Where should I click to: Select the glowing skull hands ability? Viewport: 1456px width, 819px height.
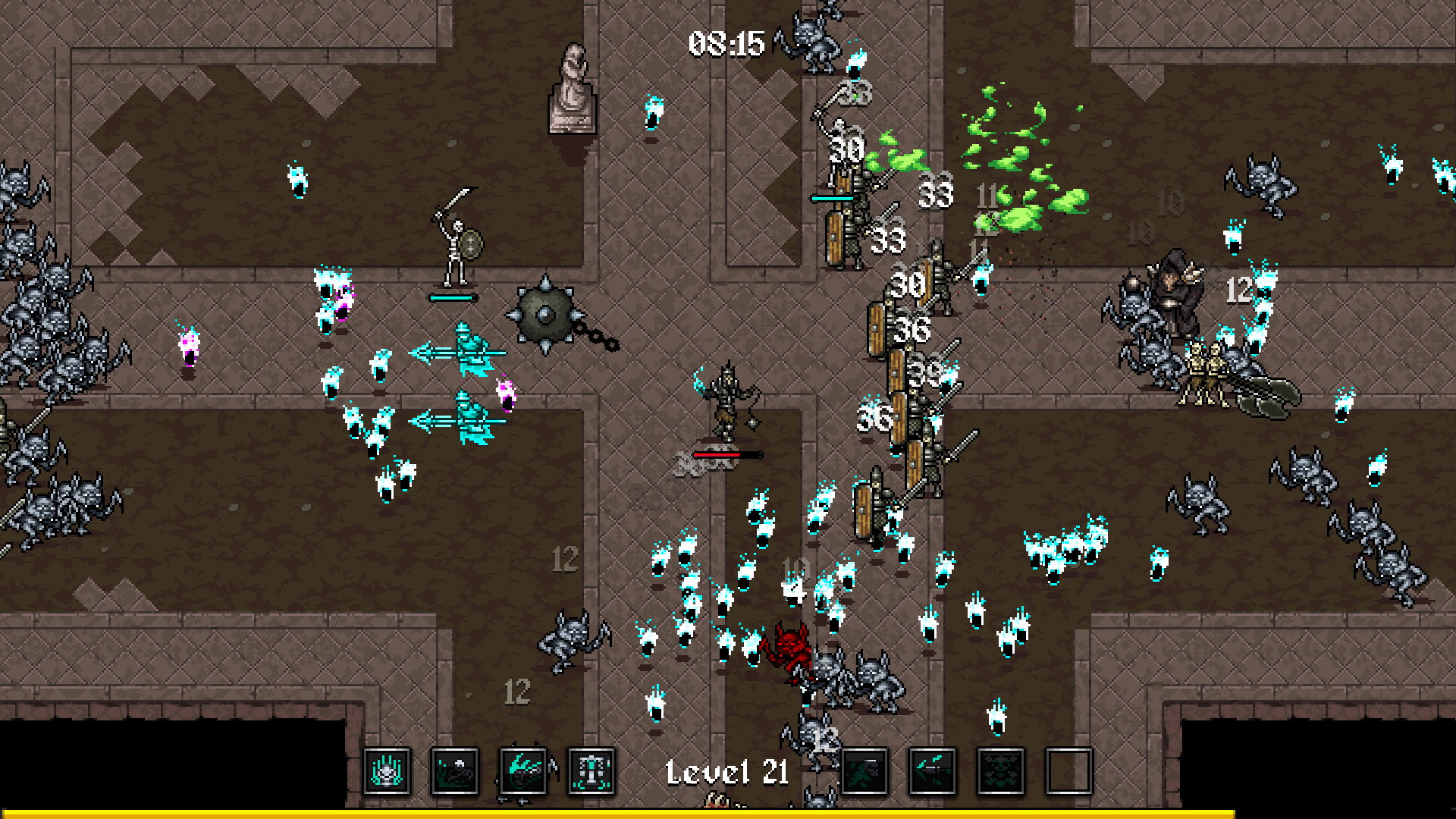387,771
